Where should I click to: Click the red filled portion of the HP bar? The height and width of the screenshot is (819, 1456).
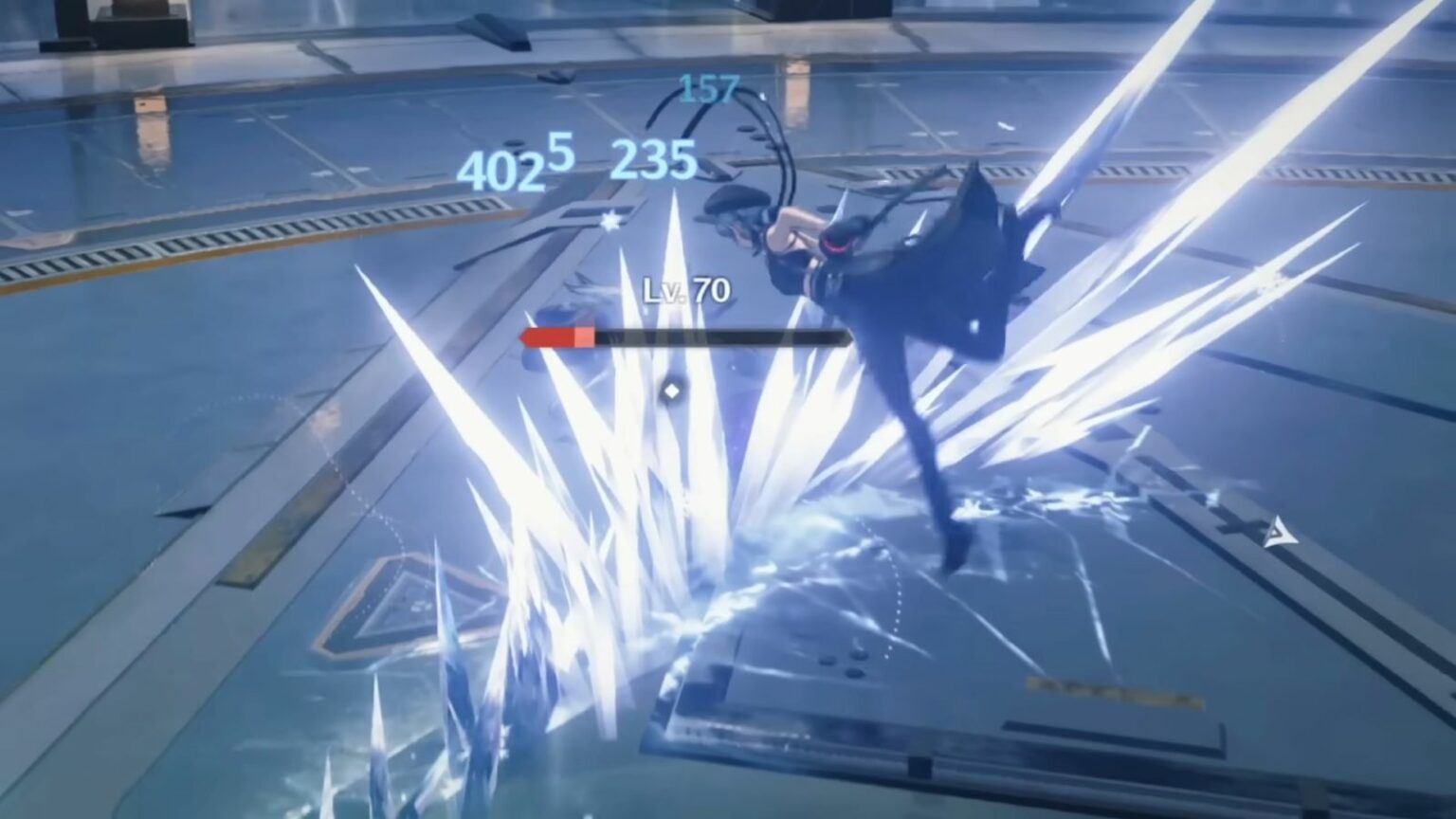[x=555, y=336]
